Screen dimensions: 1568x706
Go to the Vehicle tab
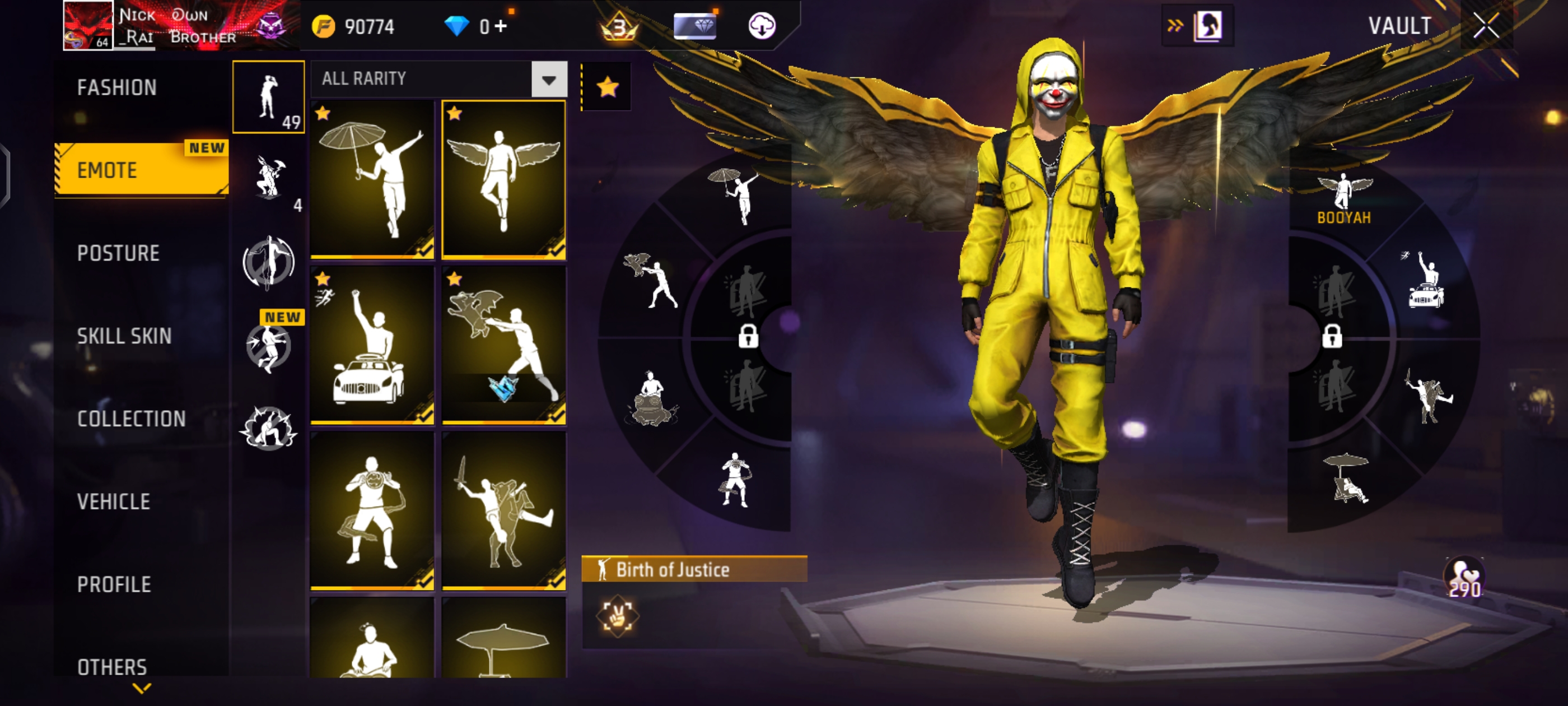pos(114,502)
